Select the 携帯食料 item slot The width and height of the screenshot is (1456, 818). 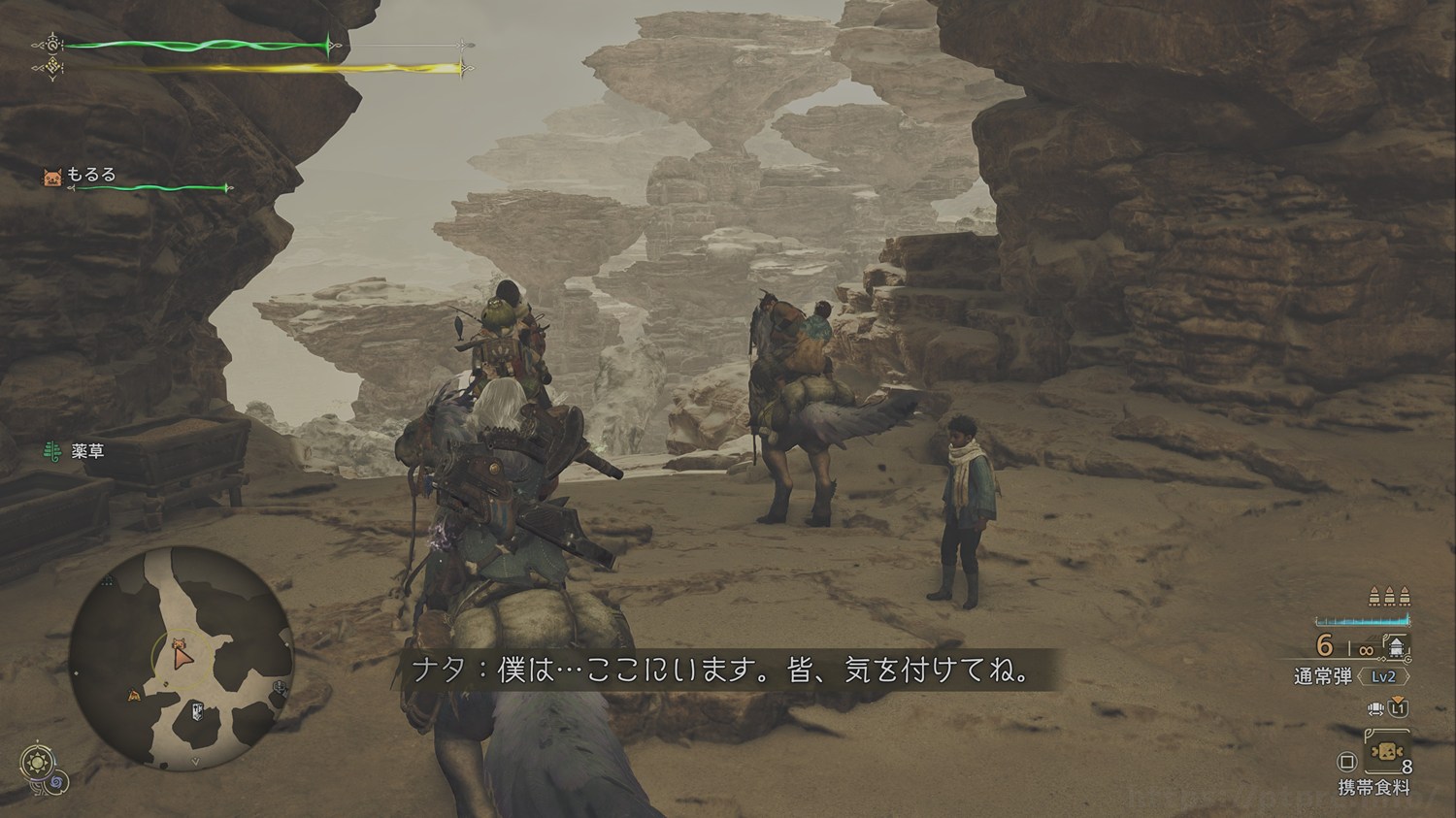coord(1385,754)
